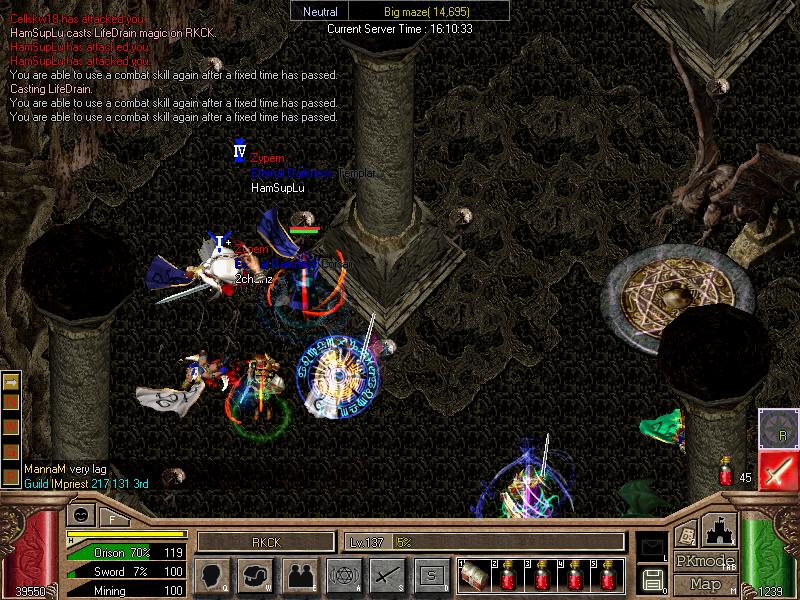Image resolution: width=800 pixels, height=600 pixels.
Task: Select the F tab beside the smiley
Action: pyautogui.click(x=113, y=518)
